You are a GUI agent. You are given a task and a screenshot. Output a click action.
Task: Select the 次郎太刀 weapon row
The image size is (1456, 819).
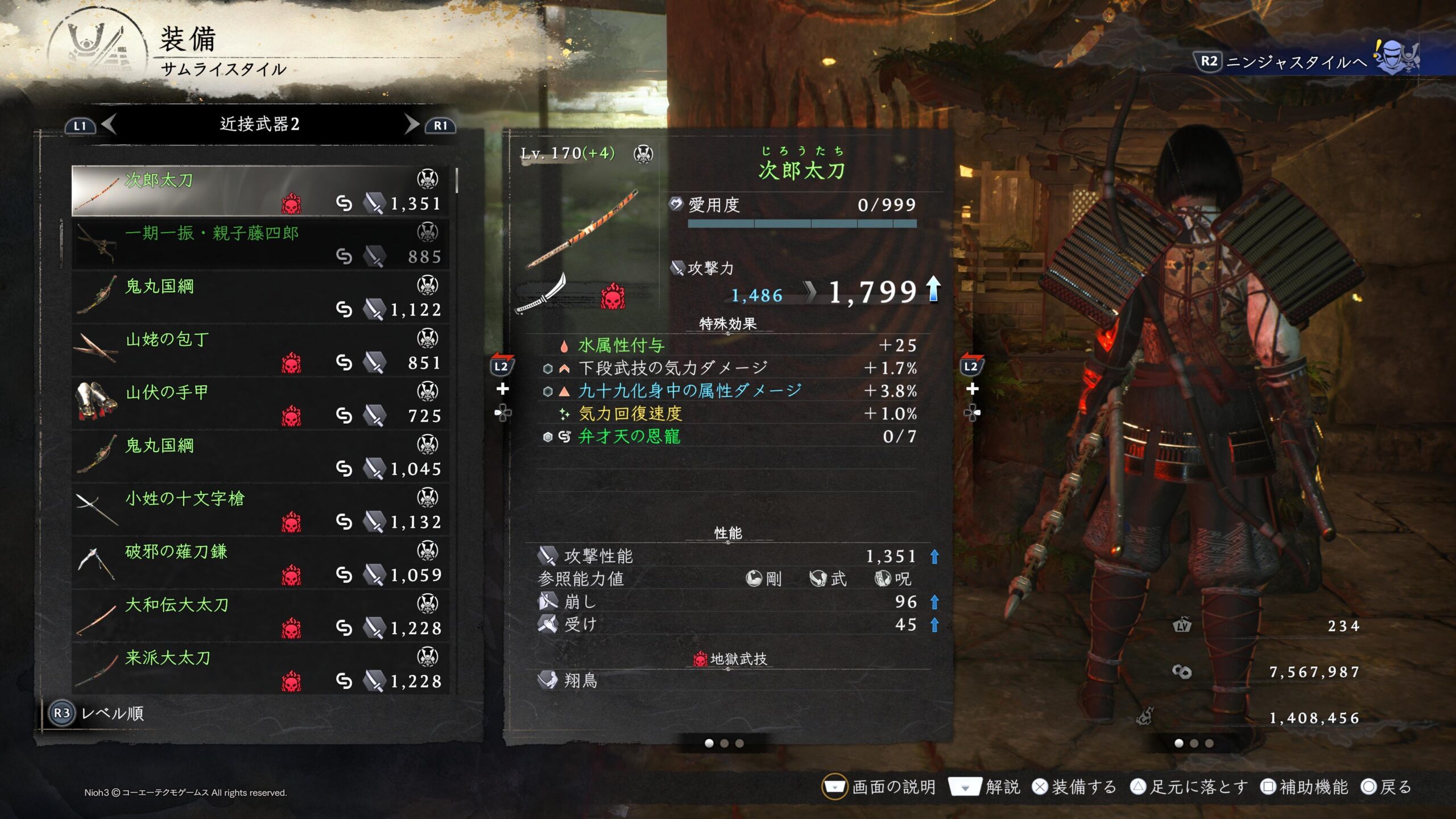[x=260, y=191]
